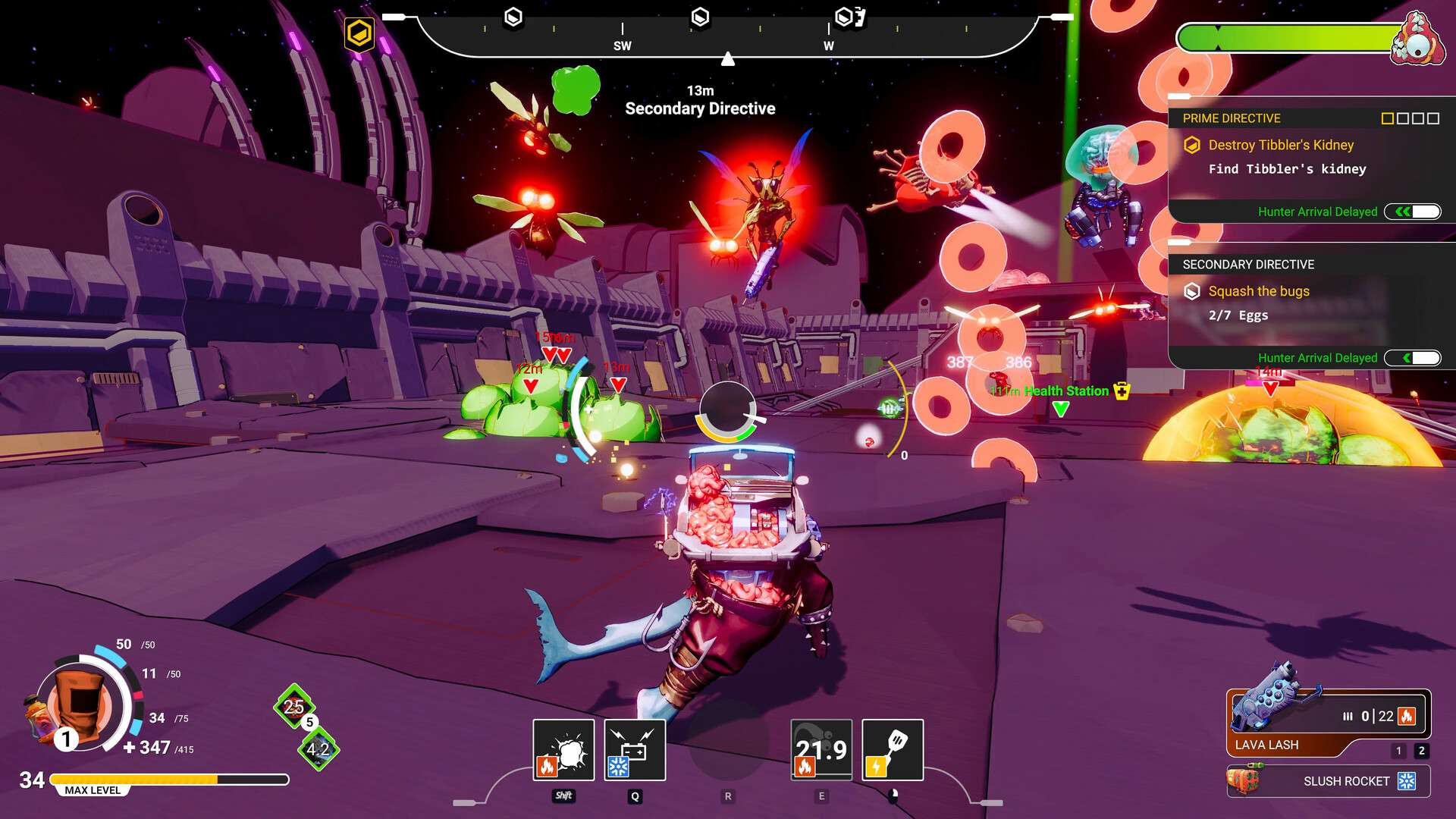This screenshot has height=819, width=1456.
Task: Click the compass bar showing SW and W
Action: [x=726, y=34]
